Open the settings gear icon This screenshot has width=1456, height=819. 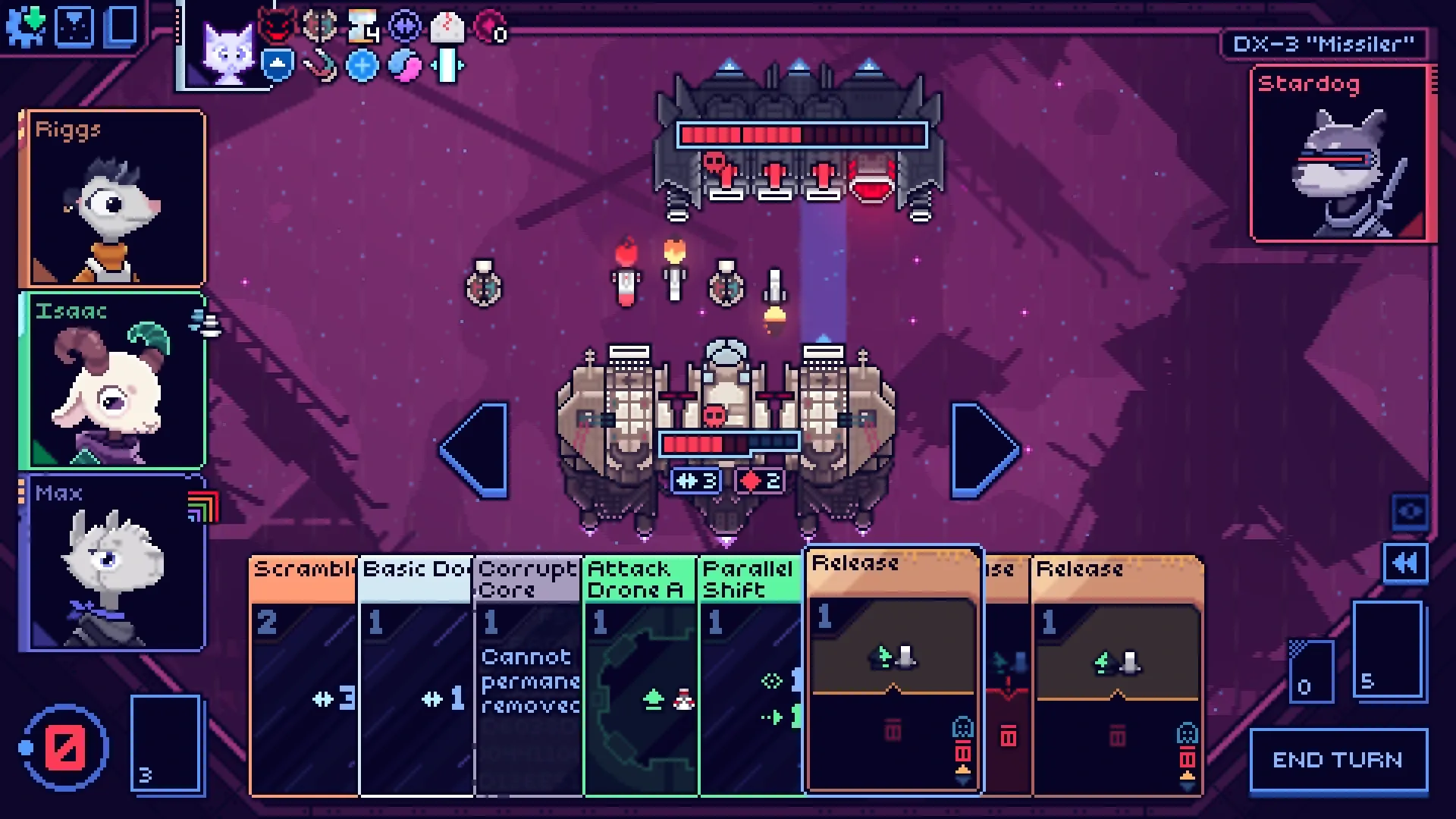(x=26, y=27)
